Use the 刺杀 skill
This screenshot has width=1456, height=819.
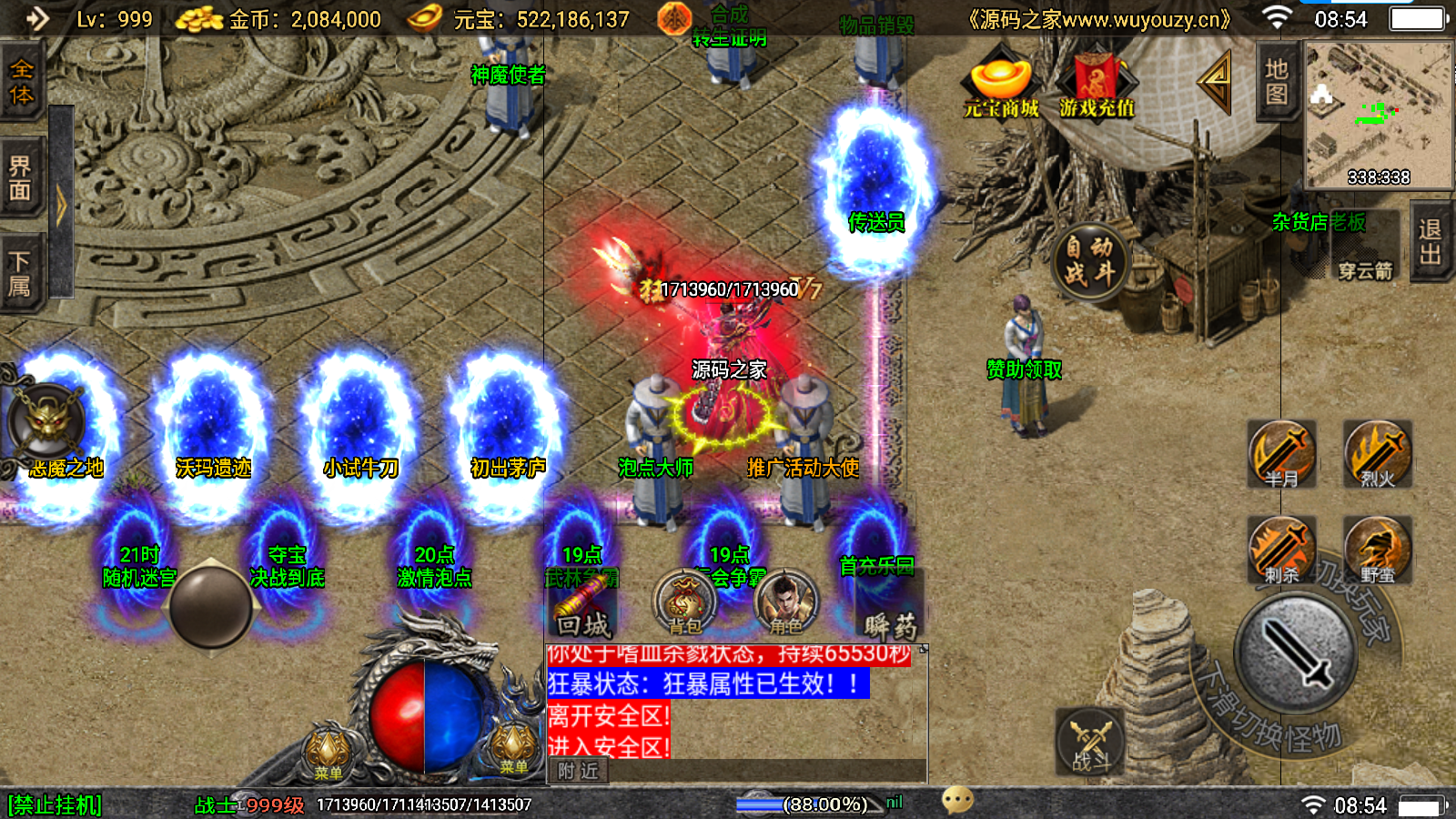point(1281,551)
